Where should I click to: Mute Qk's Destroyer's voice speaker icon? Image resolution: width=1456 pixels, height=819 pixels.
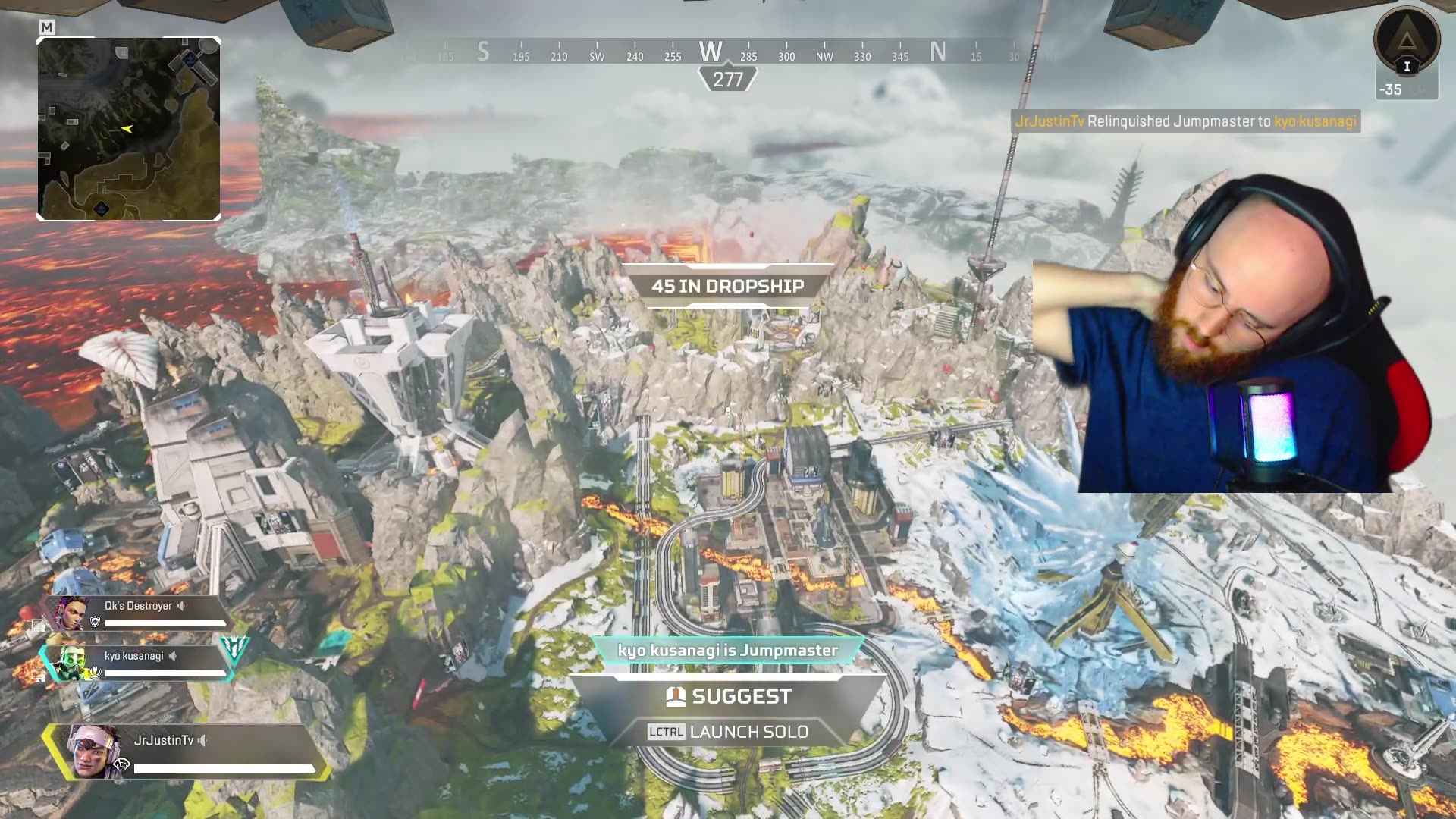[x=180, y=606]
